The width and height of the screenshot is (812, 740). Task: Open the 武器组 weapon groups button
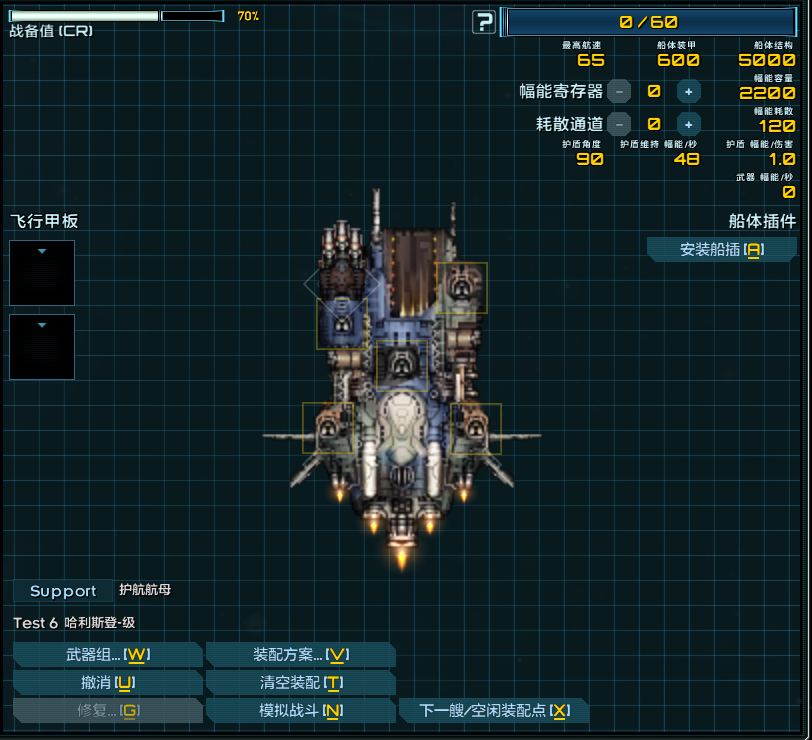coord(107,655)
